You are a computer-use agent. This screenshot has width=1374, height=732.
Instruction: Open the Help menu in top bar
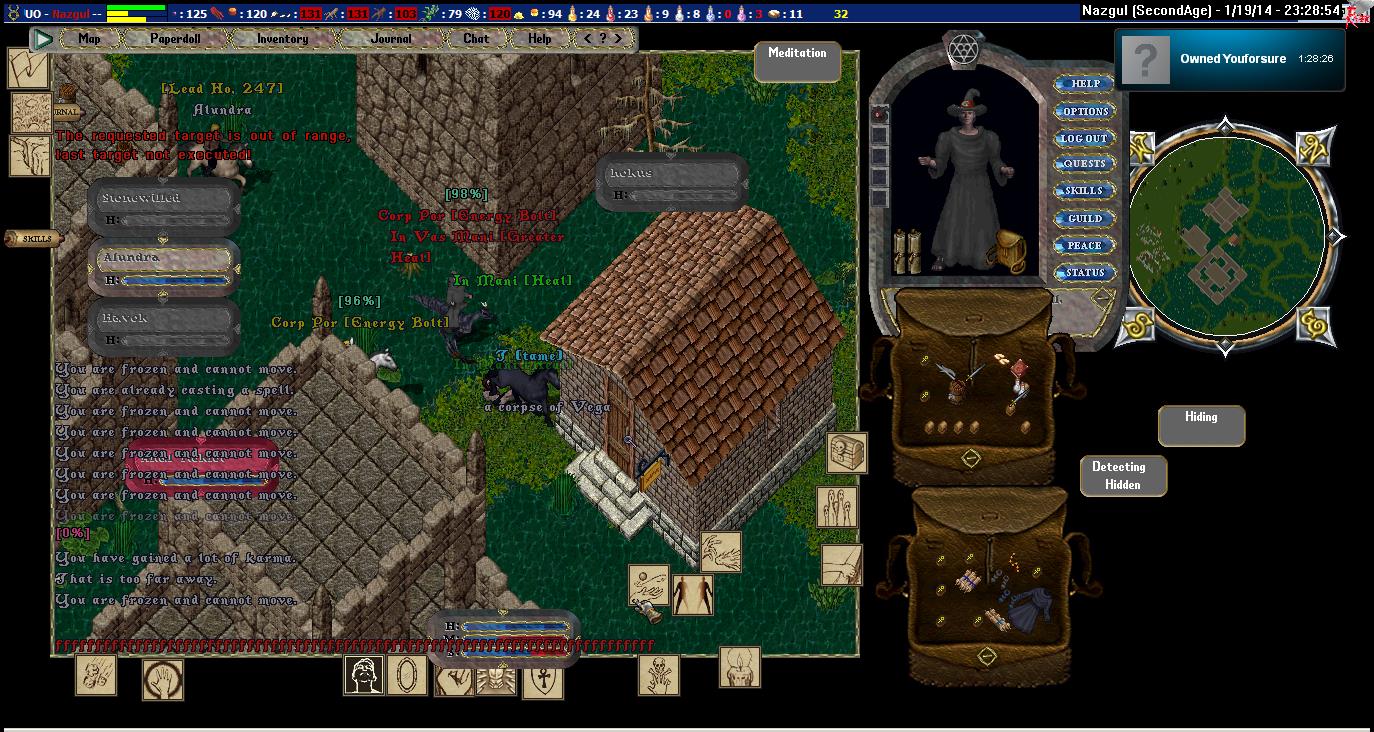[x=539, y=39]
